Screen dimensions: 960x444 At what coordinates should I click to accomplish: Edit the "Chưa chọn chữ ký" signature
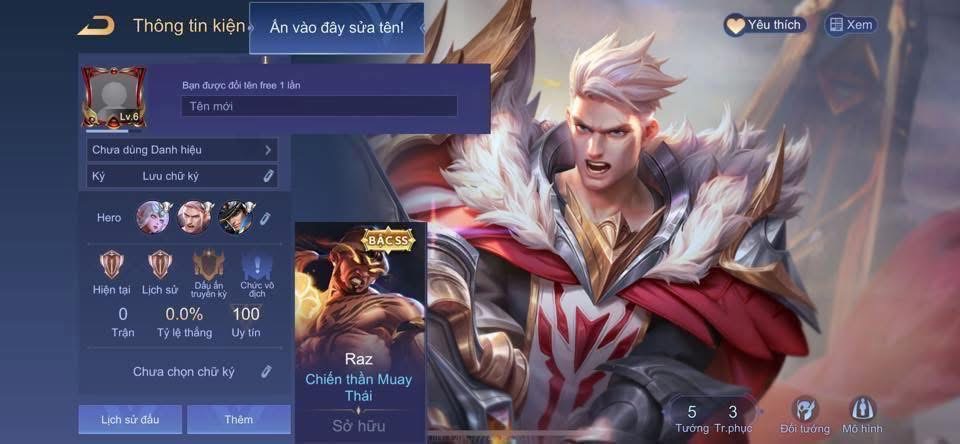coord(266,372)
